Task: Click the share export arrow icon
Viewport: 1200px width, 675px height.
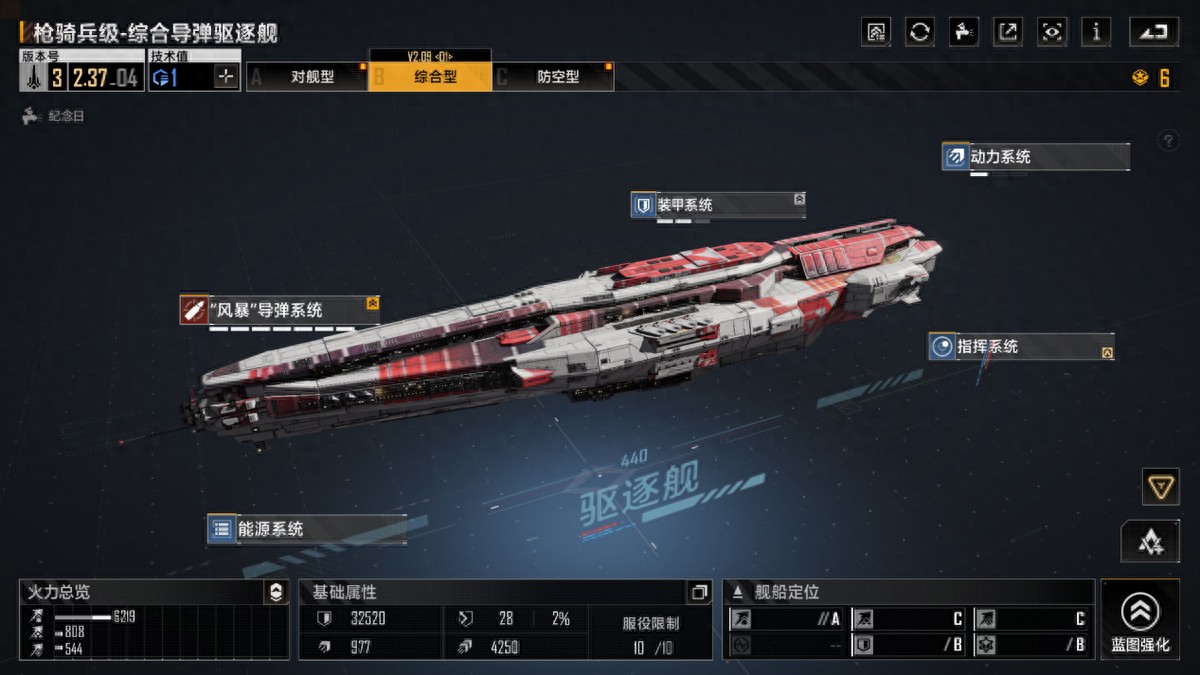Action: [x=1008, y=32]
